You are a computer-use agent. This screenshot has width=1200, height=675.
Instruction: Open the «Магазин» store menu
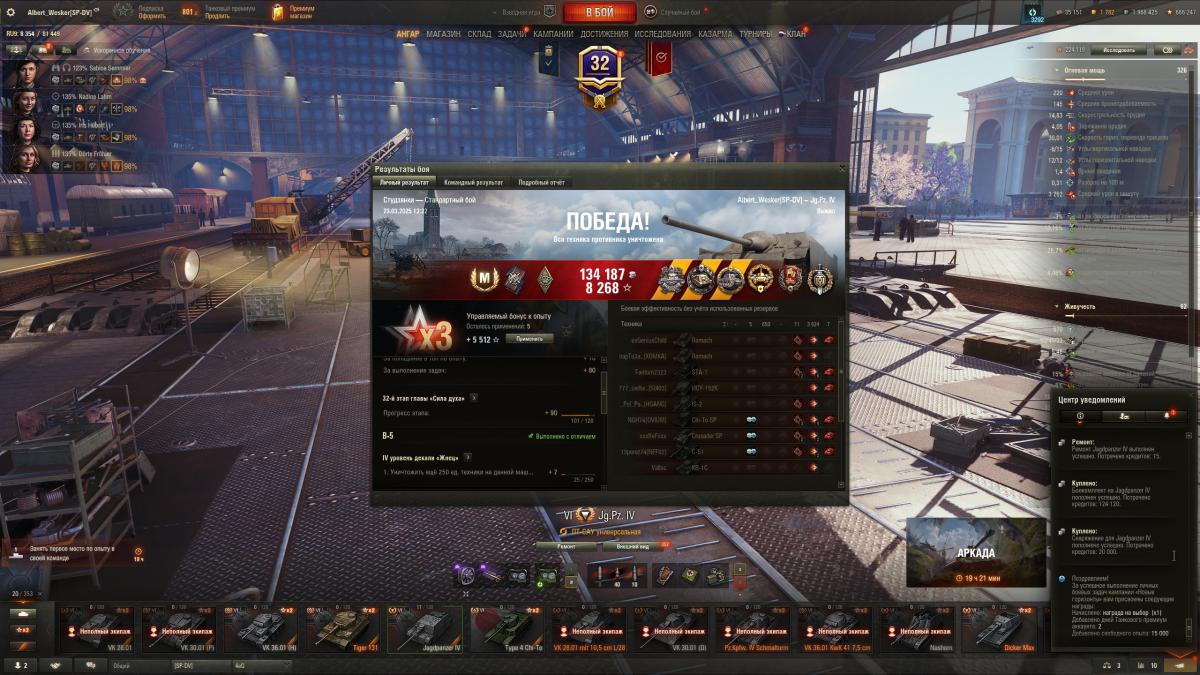click(x=443, y=34)
